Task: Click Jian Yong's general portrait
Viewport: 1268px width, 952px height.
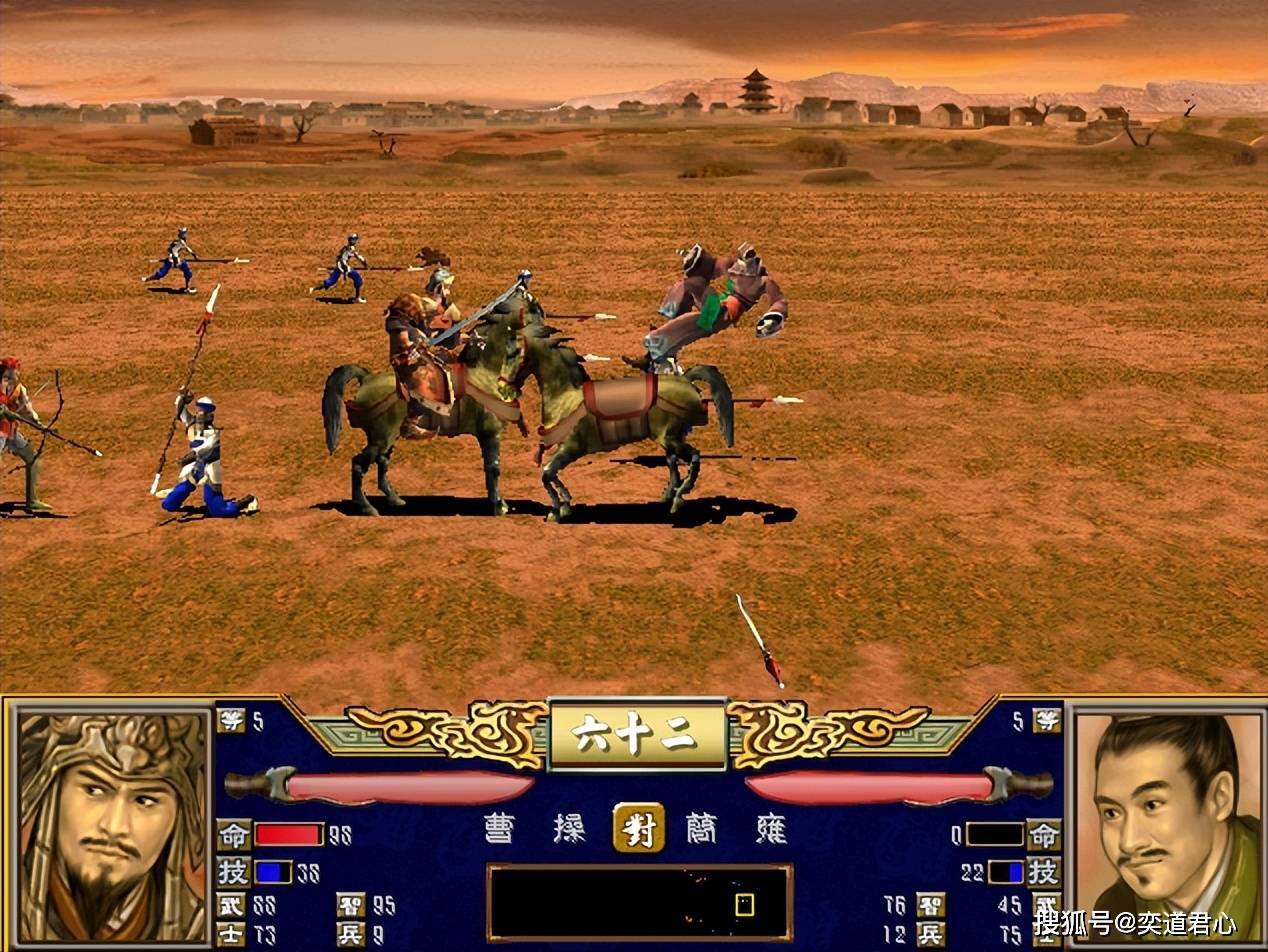Action: [1166, 825]
